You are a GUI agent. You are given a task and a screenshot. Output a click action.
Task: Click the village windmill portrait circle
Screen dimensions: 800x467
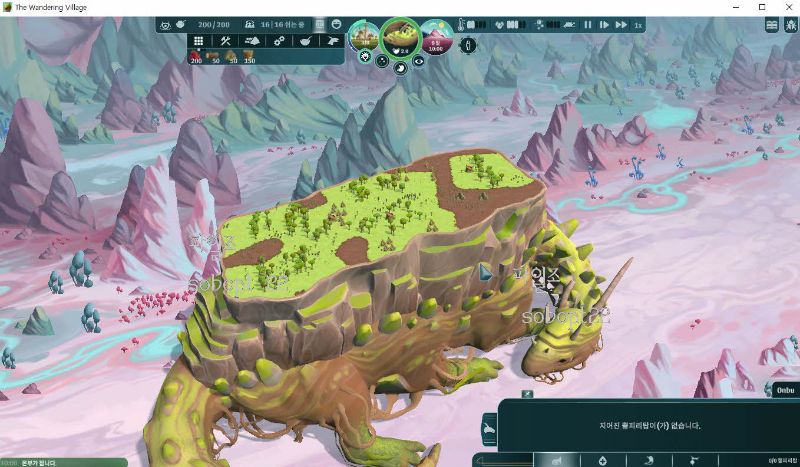(363, 37)
